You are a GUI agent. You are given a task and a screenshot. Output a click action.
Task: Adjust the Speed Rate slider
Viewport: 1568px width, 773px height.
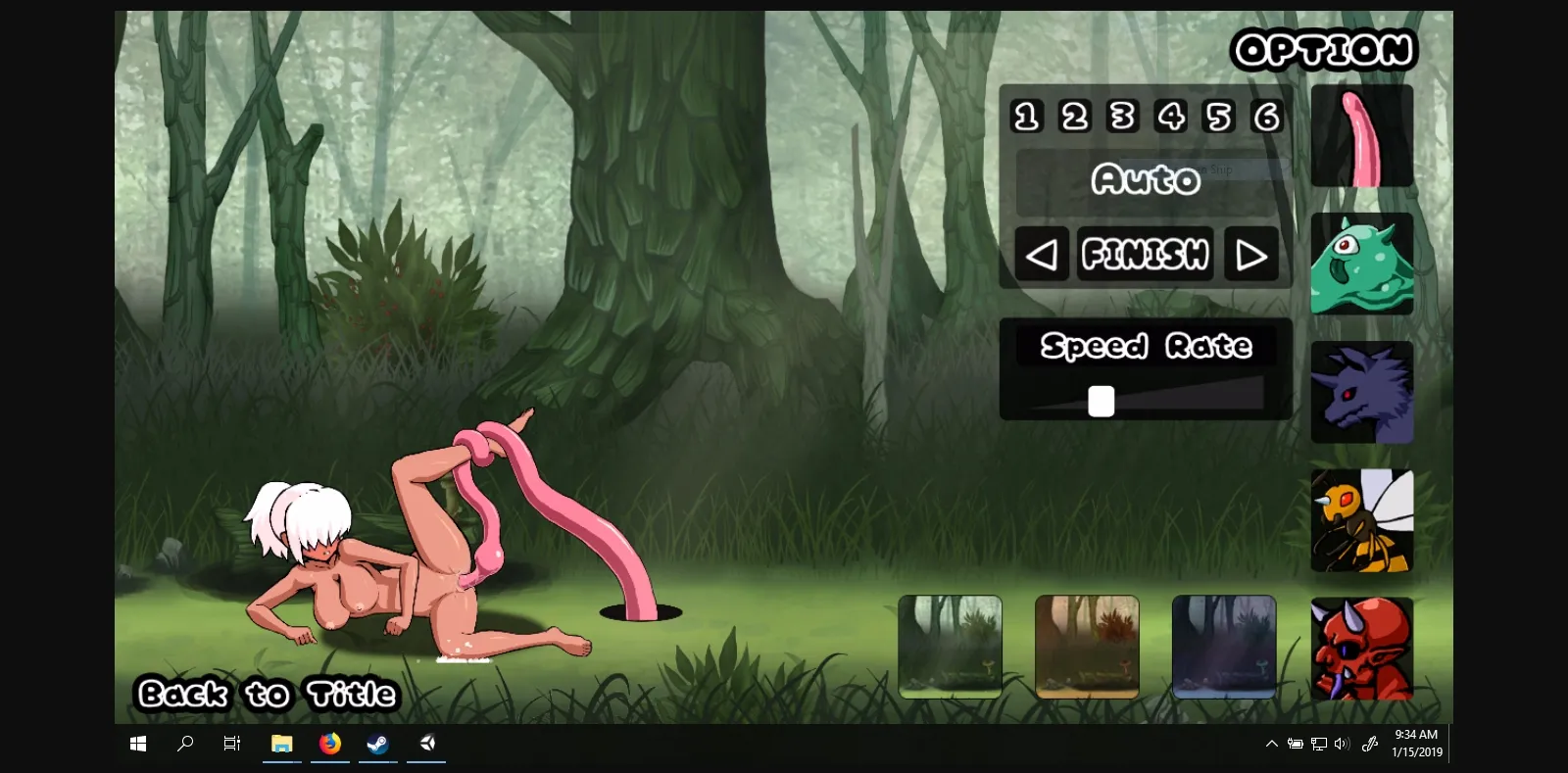point(1100,401)
